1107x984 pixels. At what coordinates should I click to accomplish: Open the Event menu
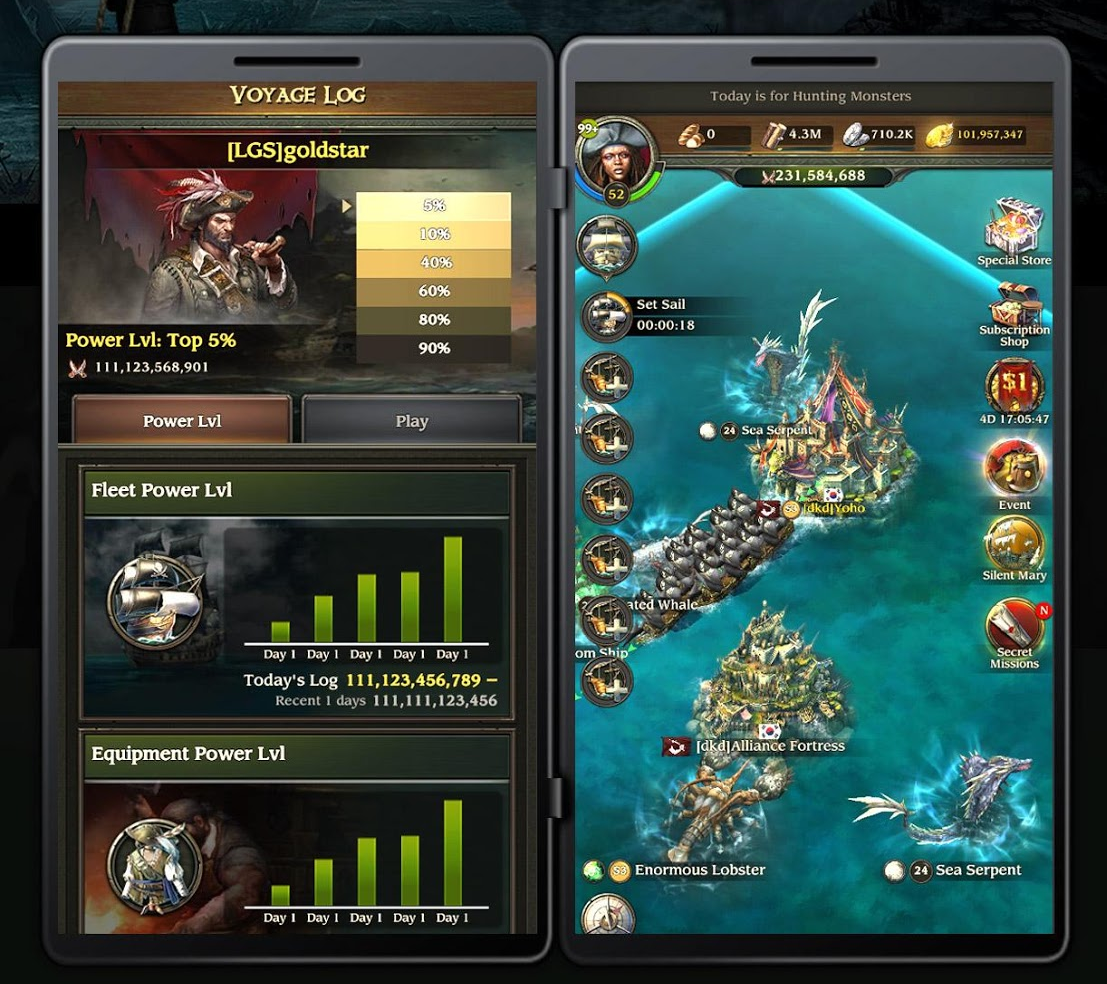(1014, 470)
